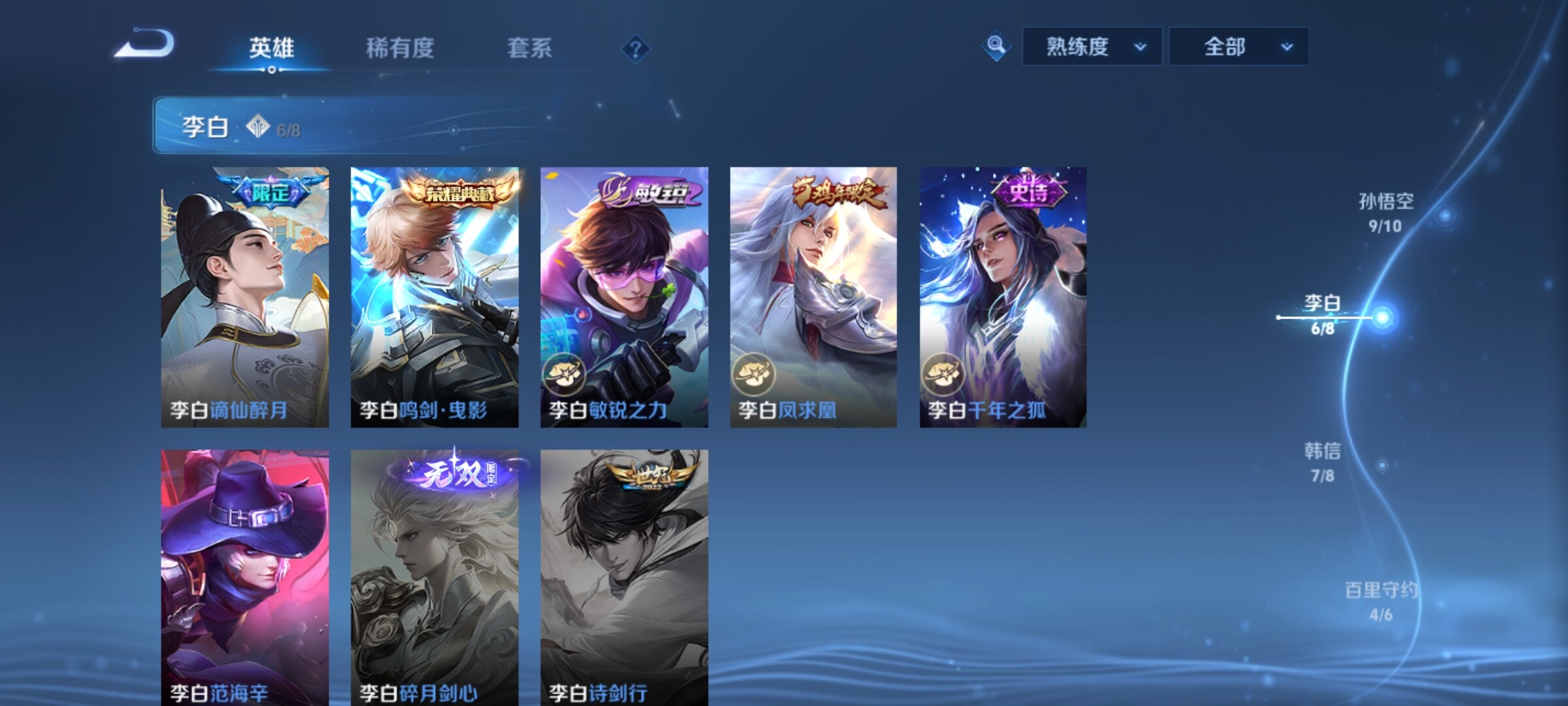Open the 套系 tab
1568x706 pixels.
coord(529,48)
